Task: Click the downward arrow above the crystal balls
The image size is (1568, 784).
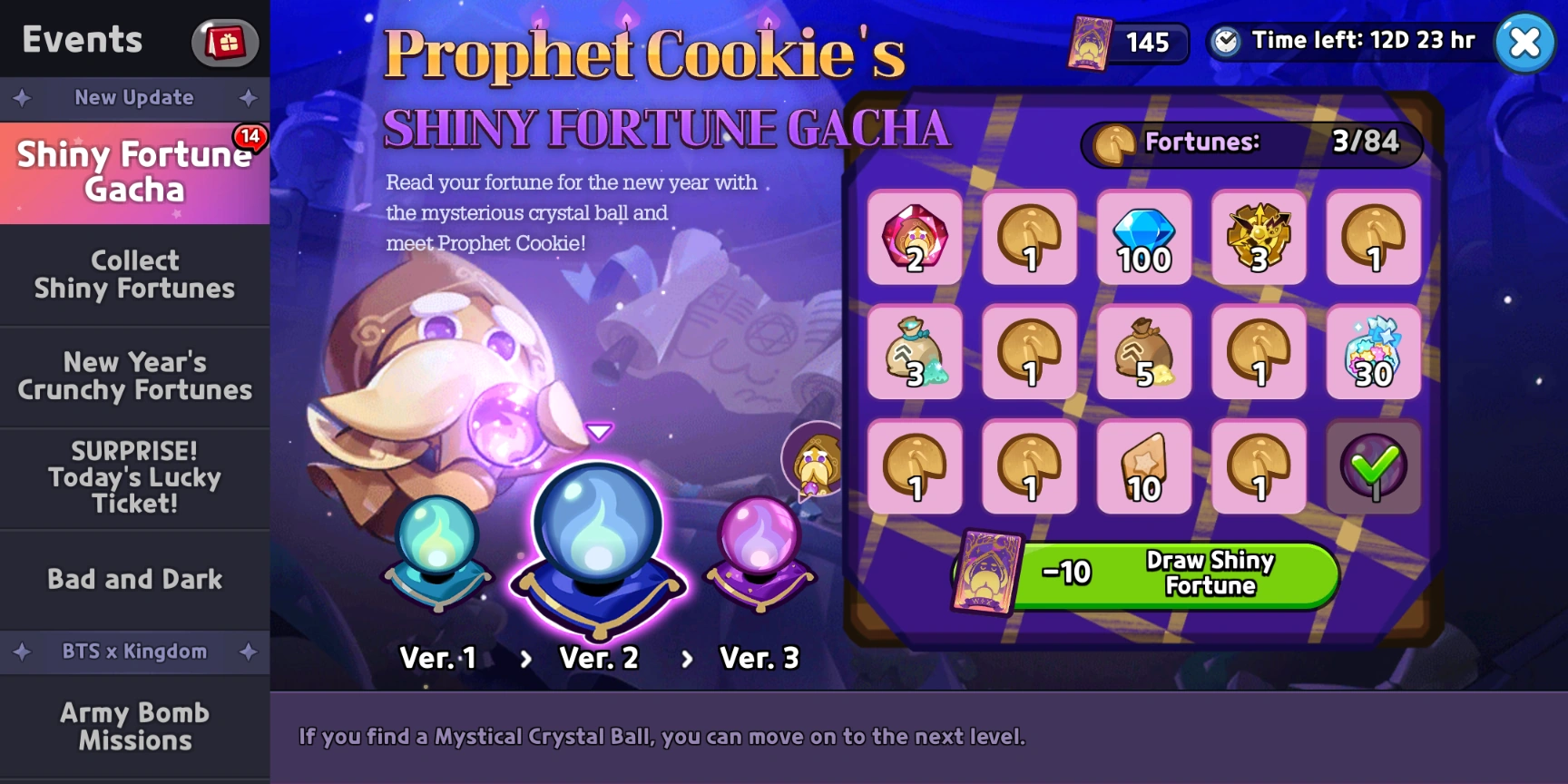Action: 598,432
